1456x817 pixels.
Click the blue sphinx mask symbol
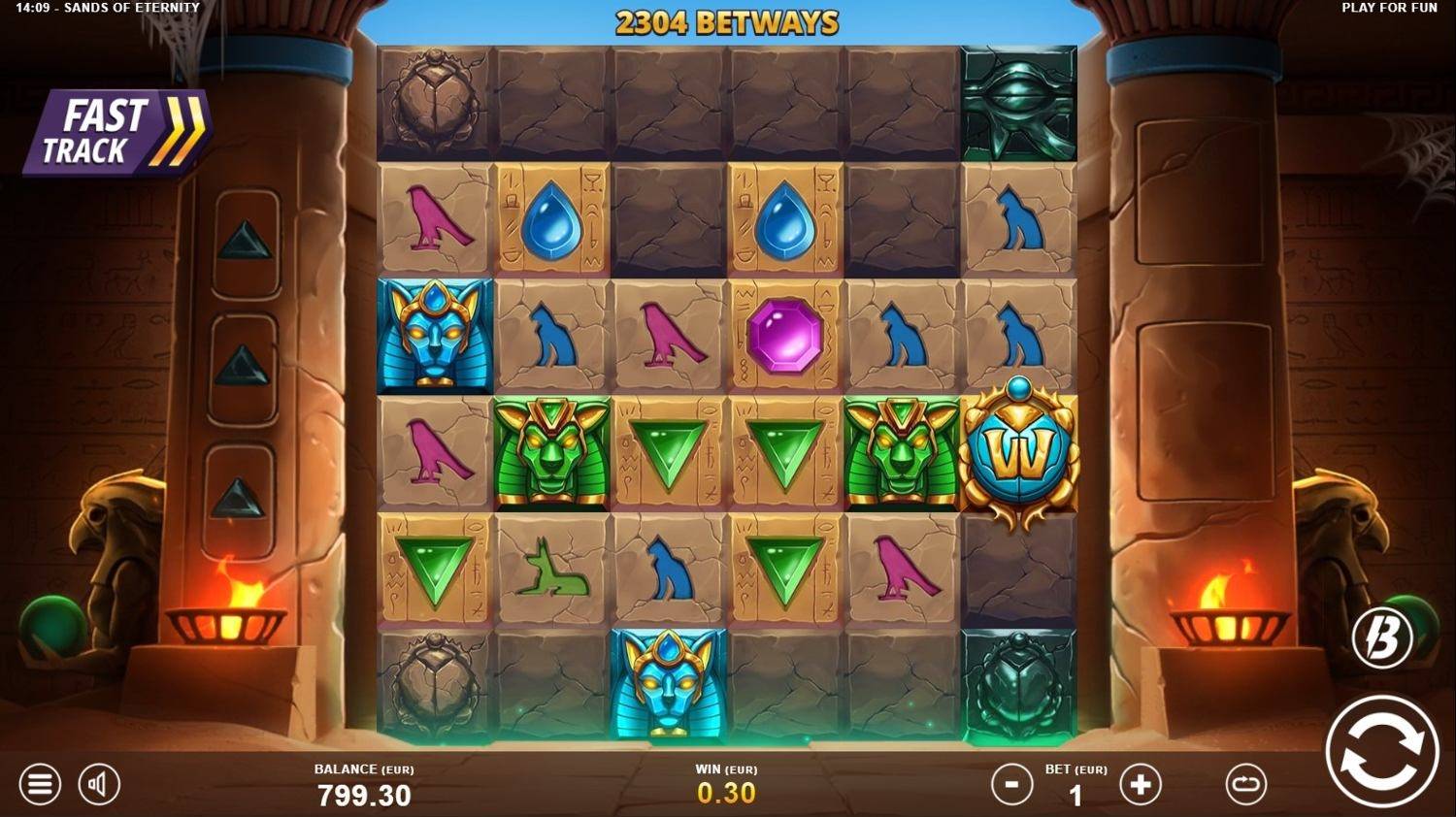click(x=434, y=335)
